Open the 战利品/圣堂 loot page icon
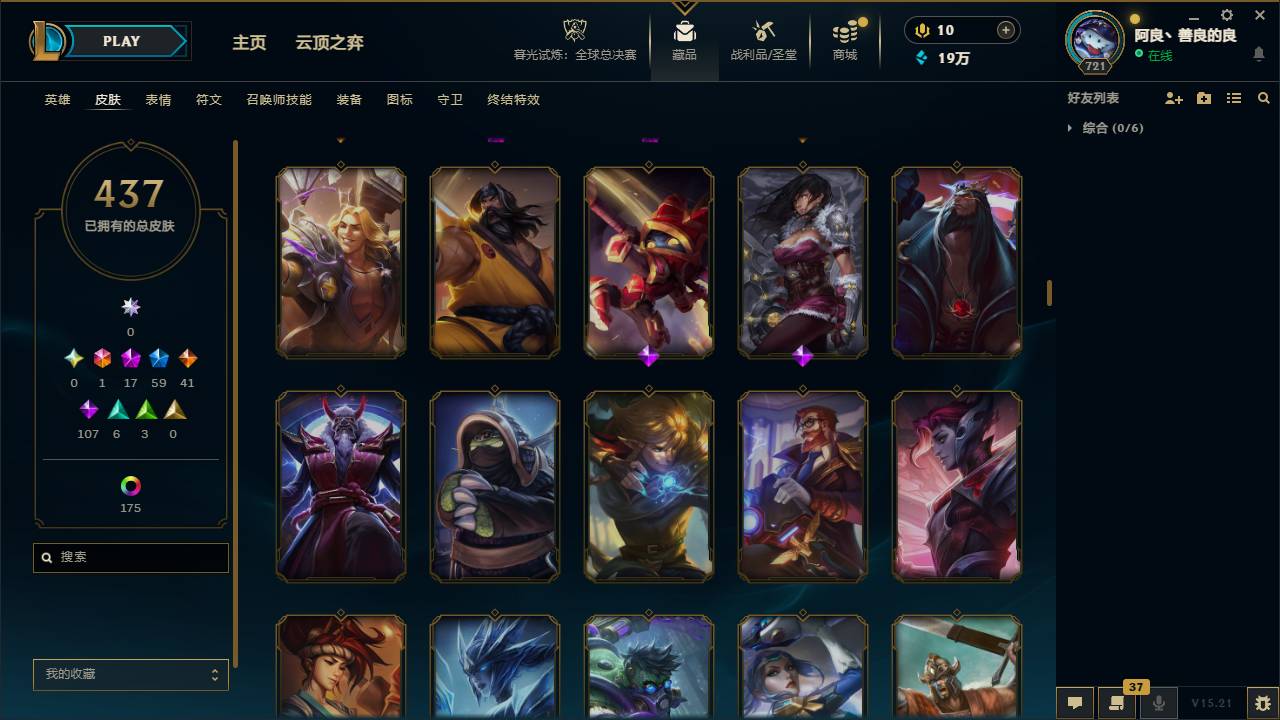This screenshot has width=1280, height=720. pyautogui.click(x=761, y=33)
